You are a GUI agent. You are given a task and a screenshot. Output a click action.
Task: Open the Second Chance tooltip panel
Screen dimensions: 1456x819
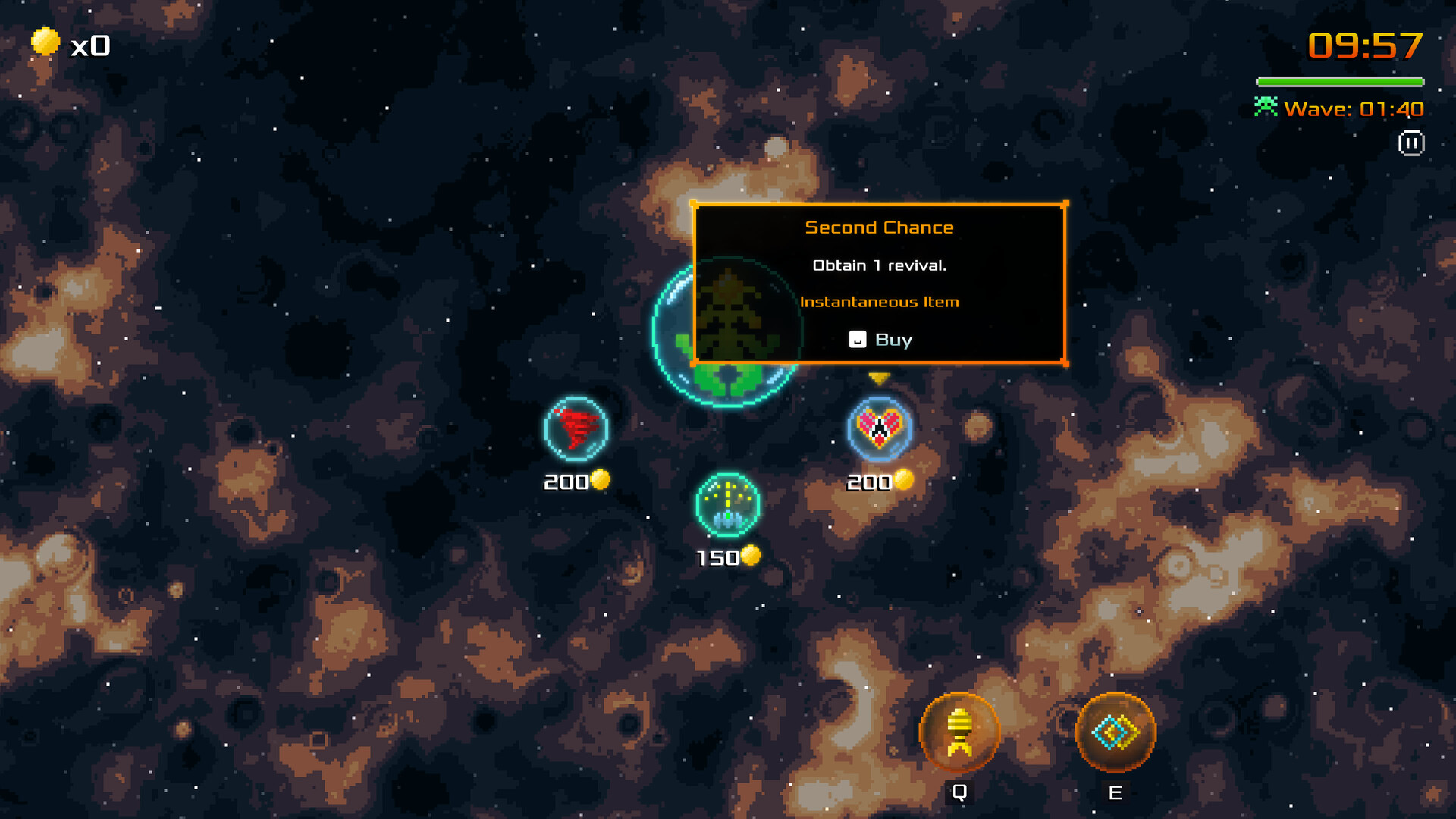point(880,284)
